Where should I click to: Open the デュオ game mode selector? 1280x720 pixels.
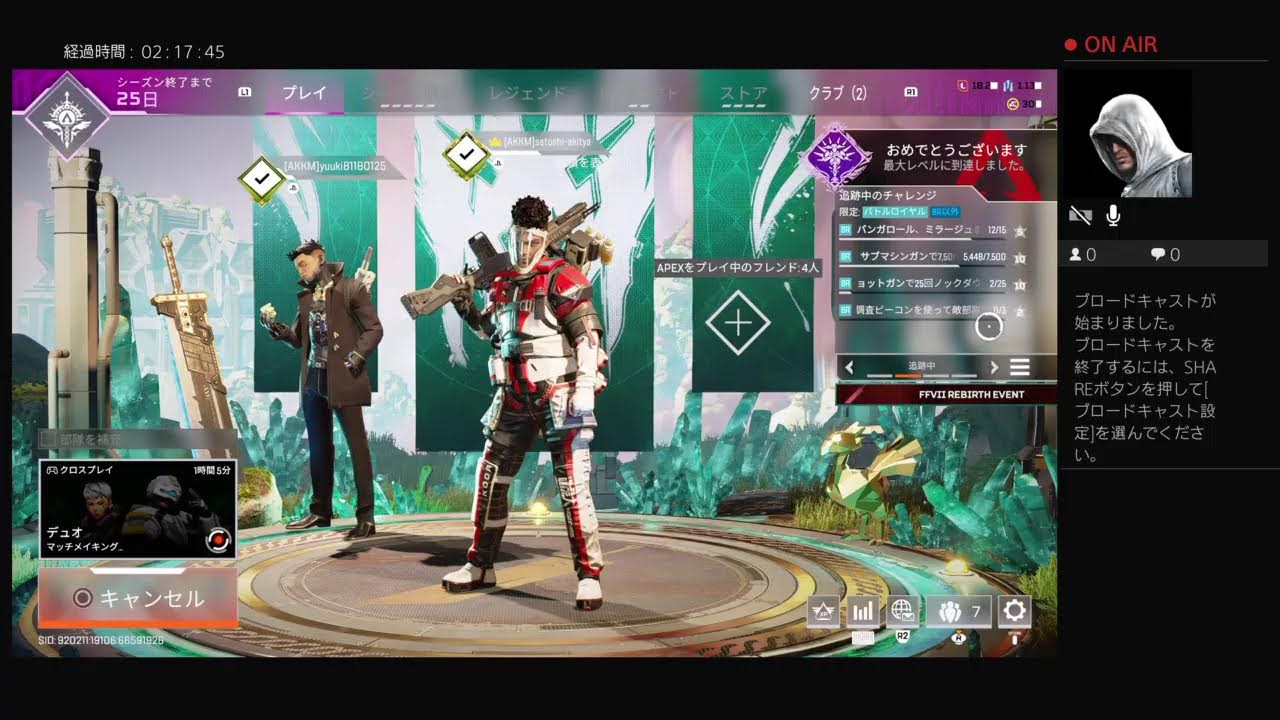[138, 509]
